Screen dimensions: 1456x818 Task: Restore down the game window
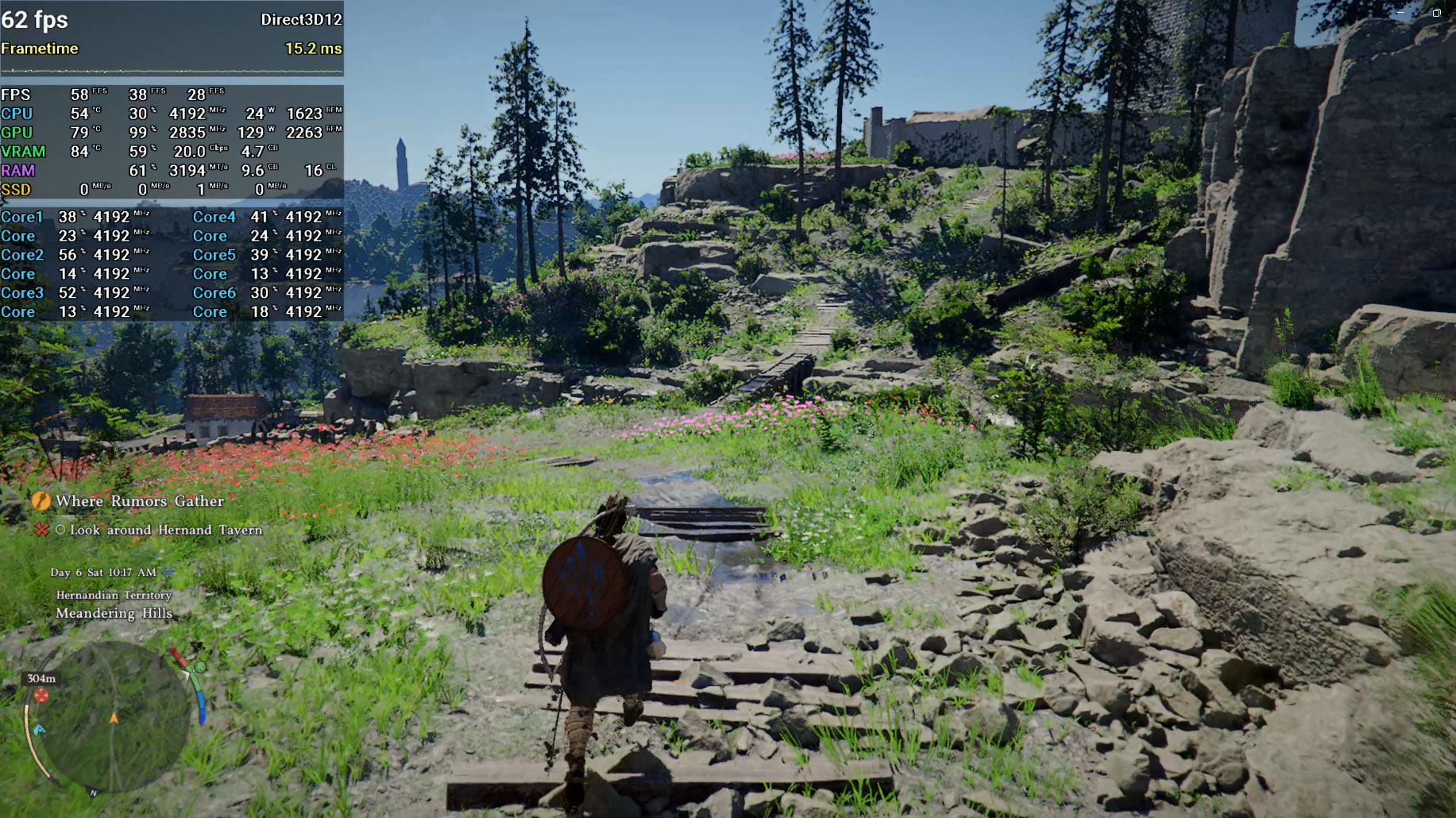tap(1436, 13)
